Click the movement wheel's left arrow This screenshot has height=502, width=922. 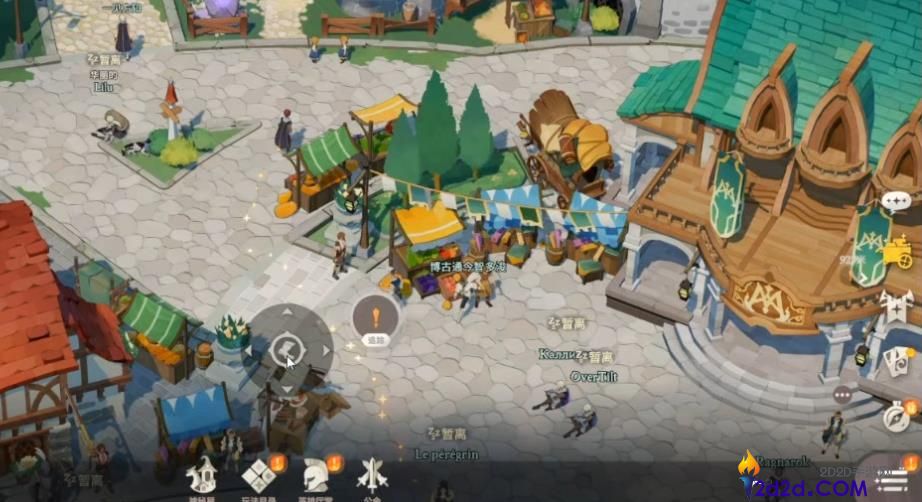point(255,350)
